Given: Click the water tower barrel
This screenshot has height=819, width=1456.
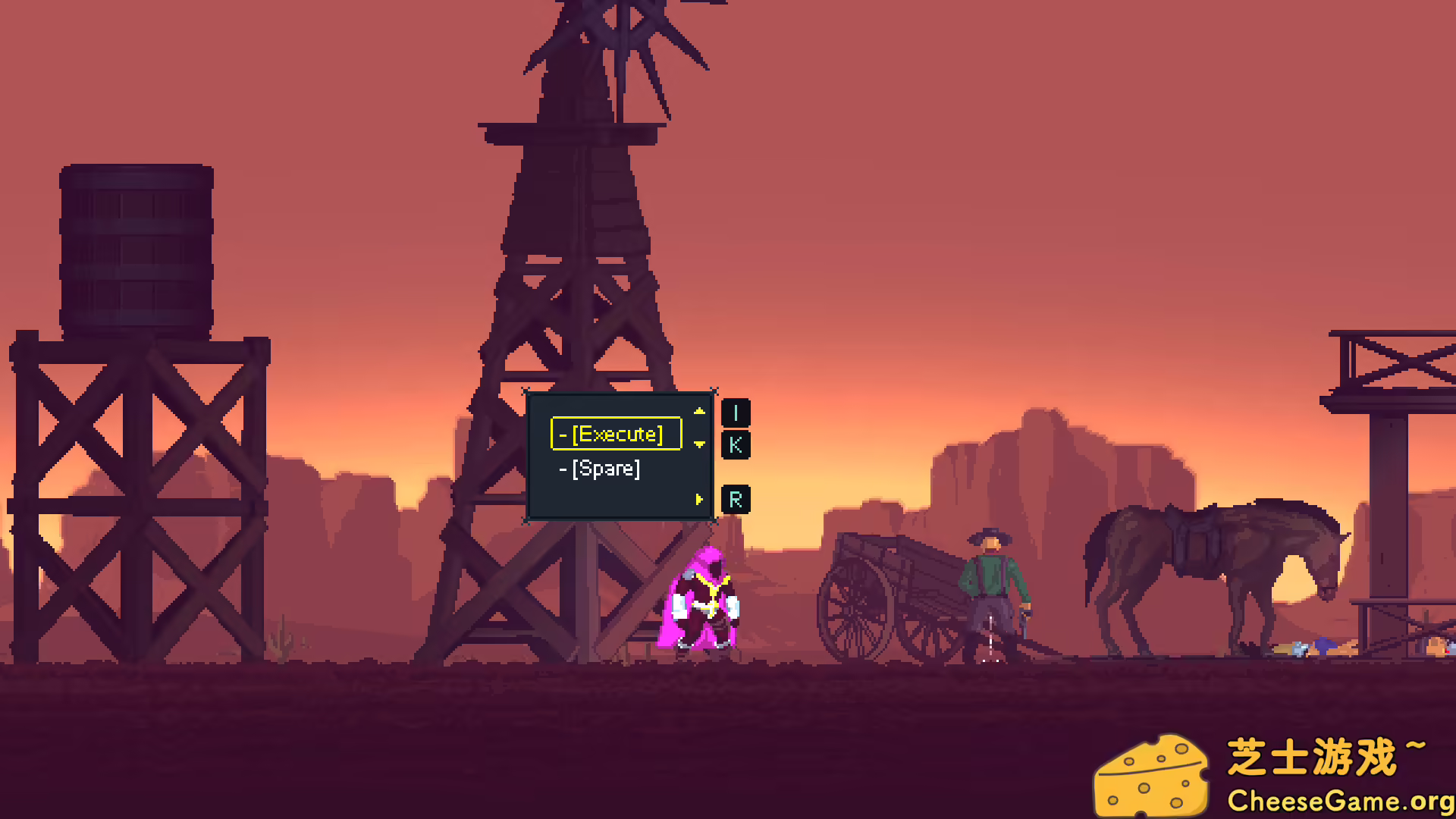Looking at the screenshot, I should coord(135,243).
